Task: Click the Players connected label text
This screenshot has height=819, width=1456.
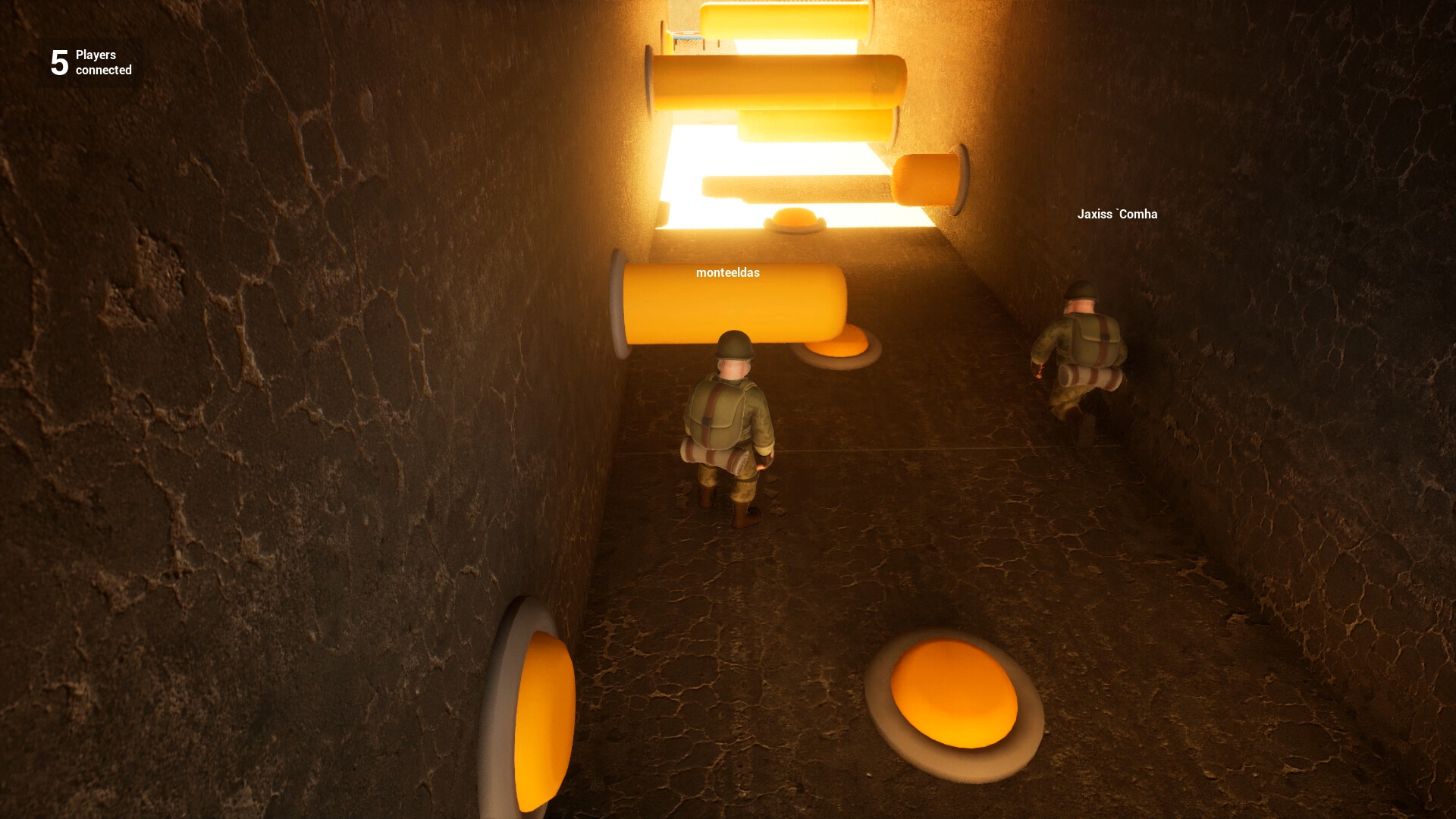Action: [x=101, y=62]
